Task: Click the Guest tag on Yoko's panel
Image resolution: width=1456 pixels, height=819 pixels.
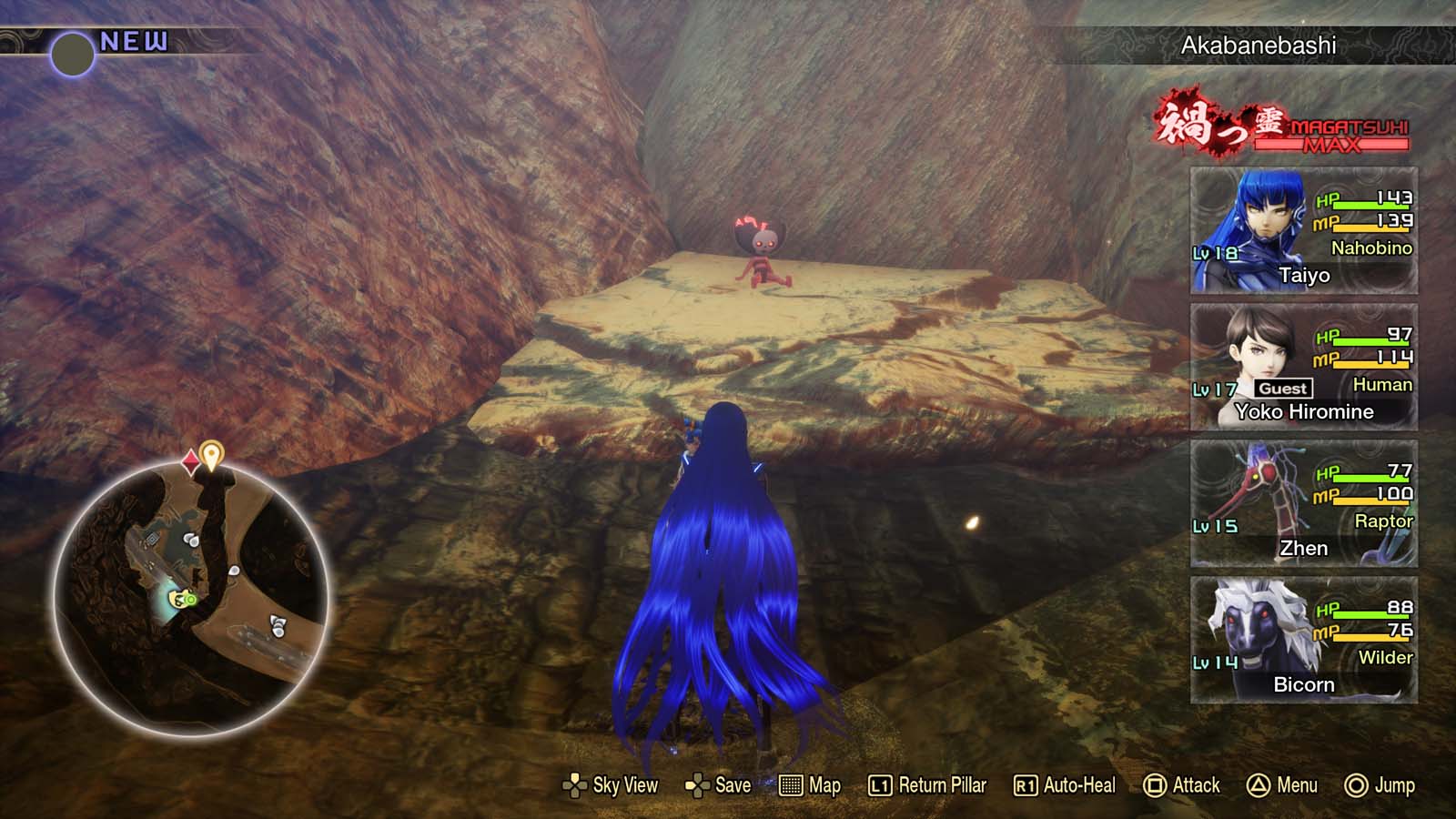Action: tap(1285, 388)
